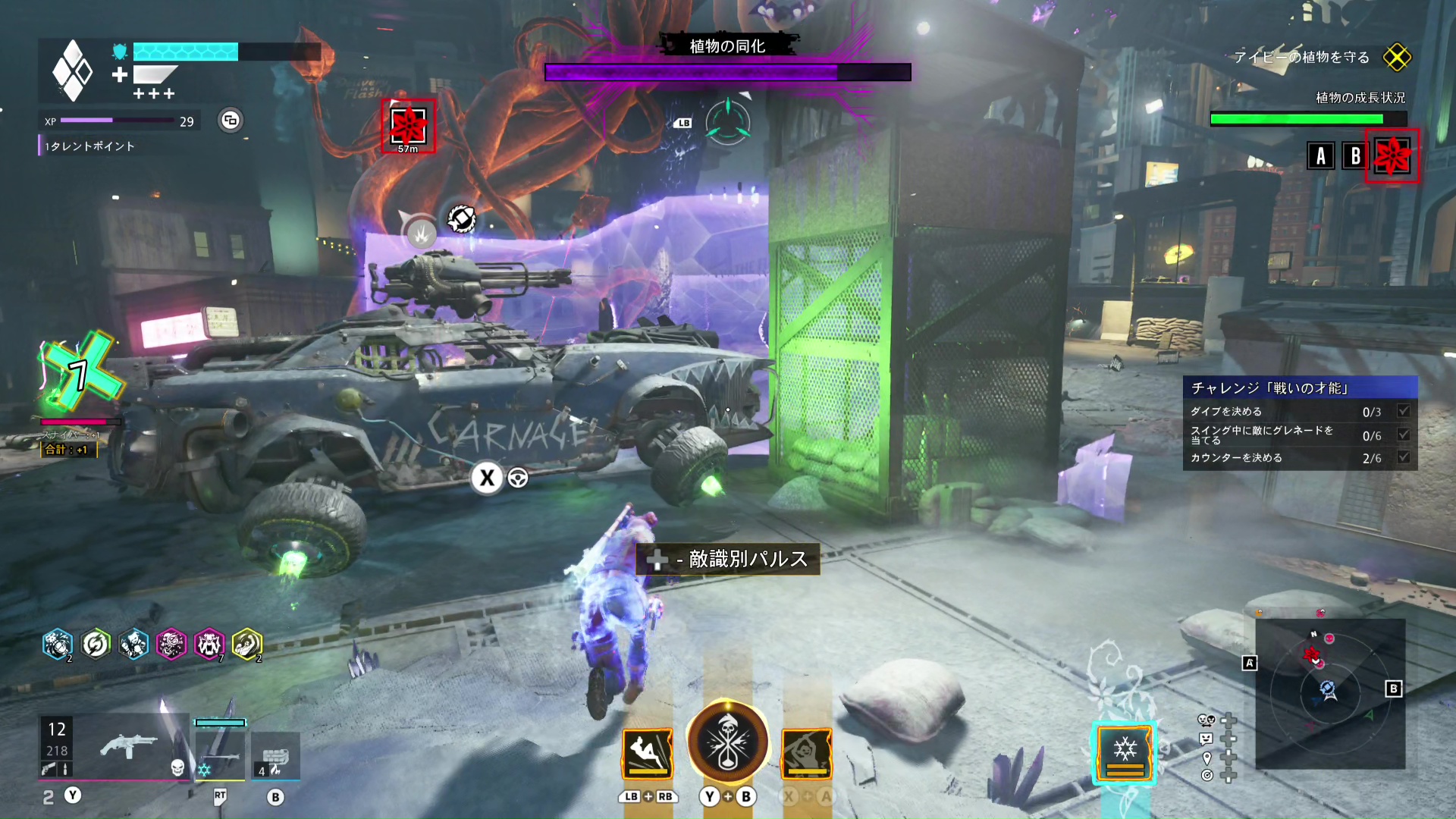Select the grenade slot with 4 remaining
1456x819 pixels.
[x=275, y=756]
